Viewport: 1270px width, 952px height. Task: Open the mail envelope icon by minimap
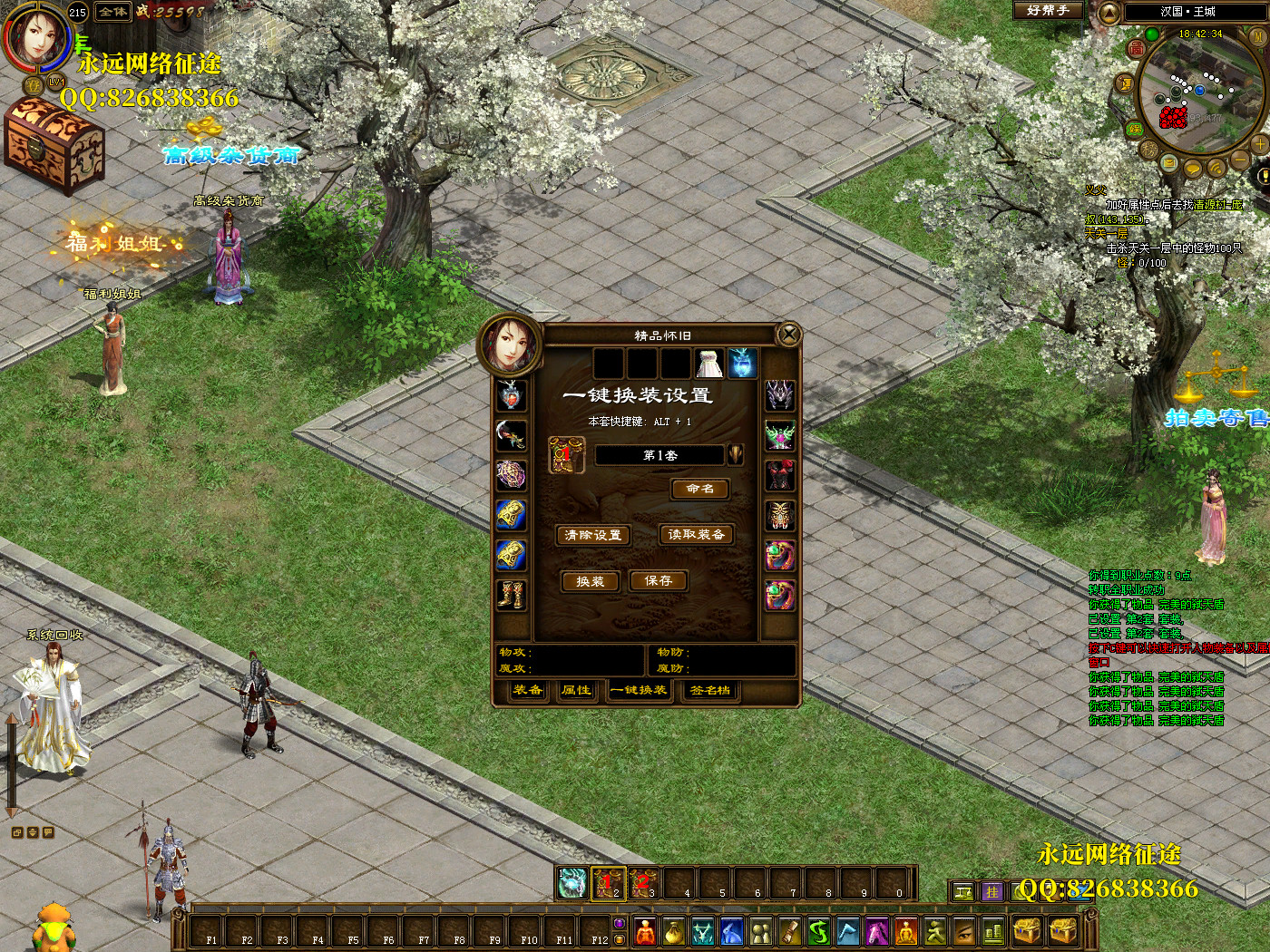coord(1169,163)
